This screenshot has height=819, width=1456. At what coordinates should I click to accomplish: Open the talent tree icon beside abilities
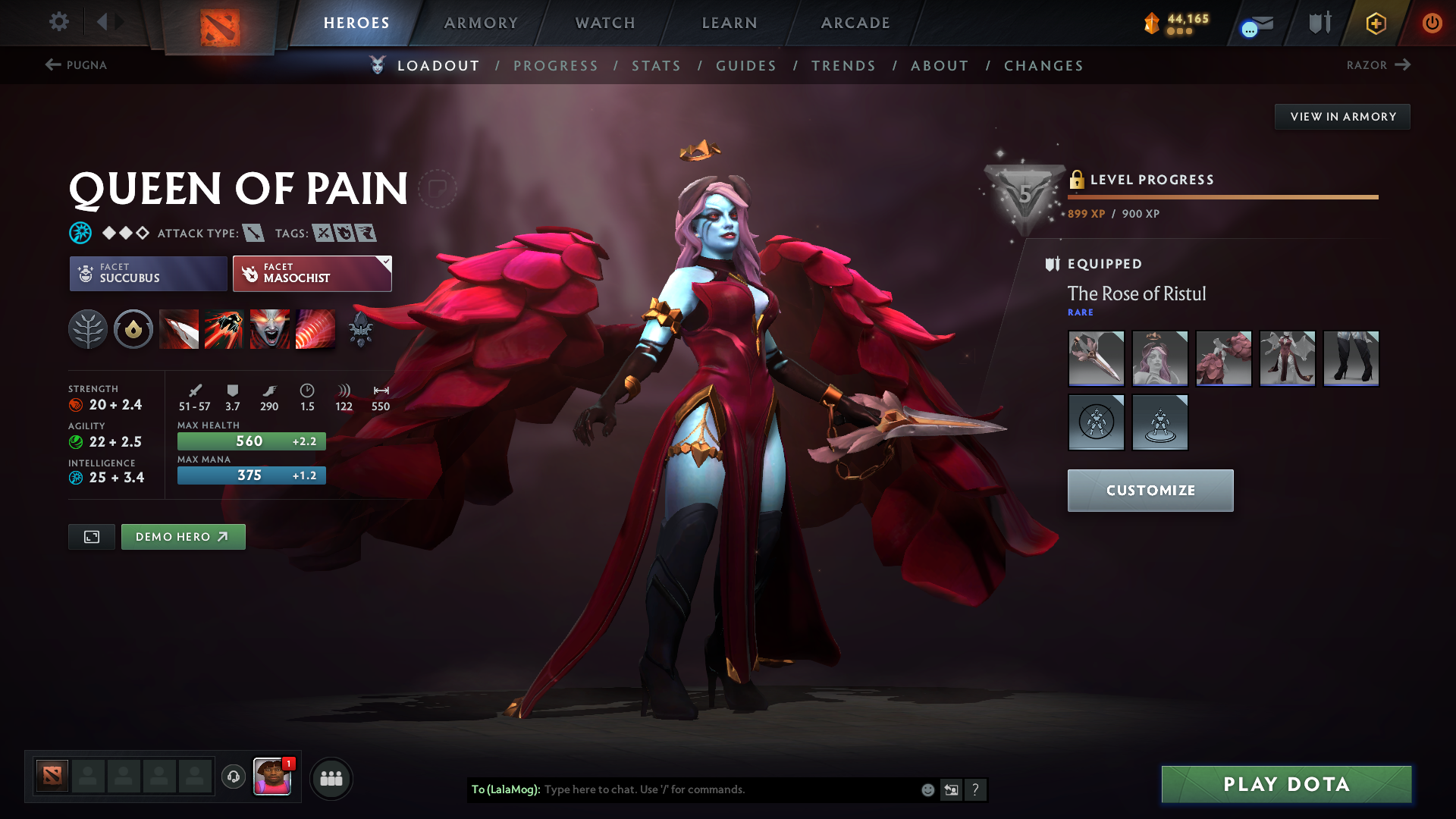point(88,329)
